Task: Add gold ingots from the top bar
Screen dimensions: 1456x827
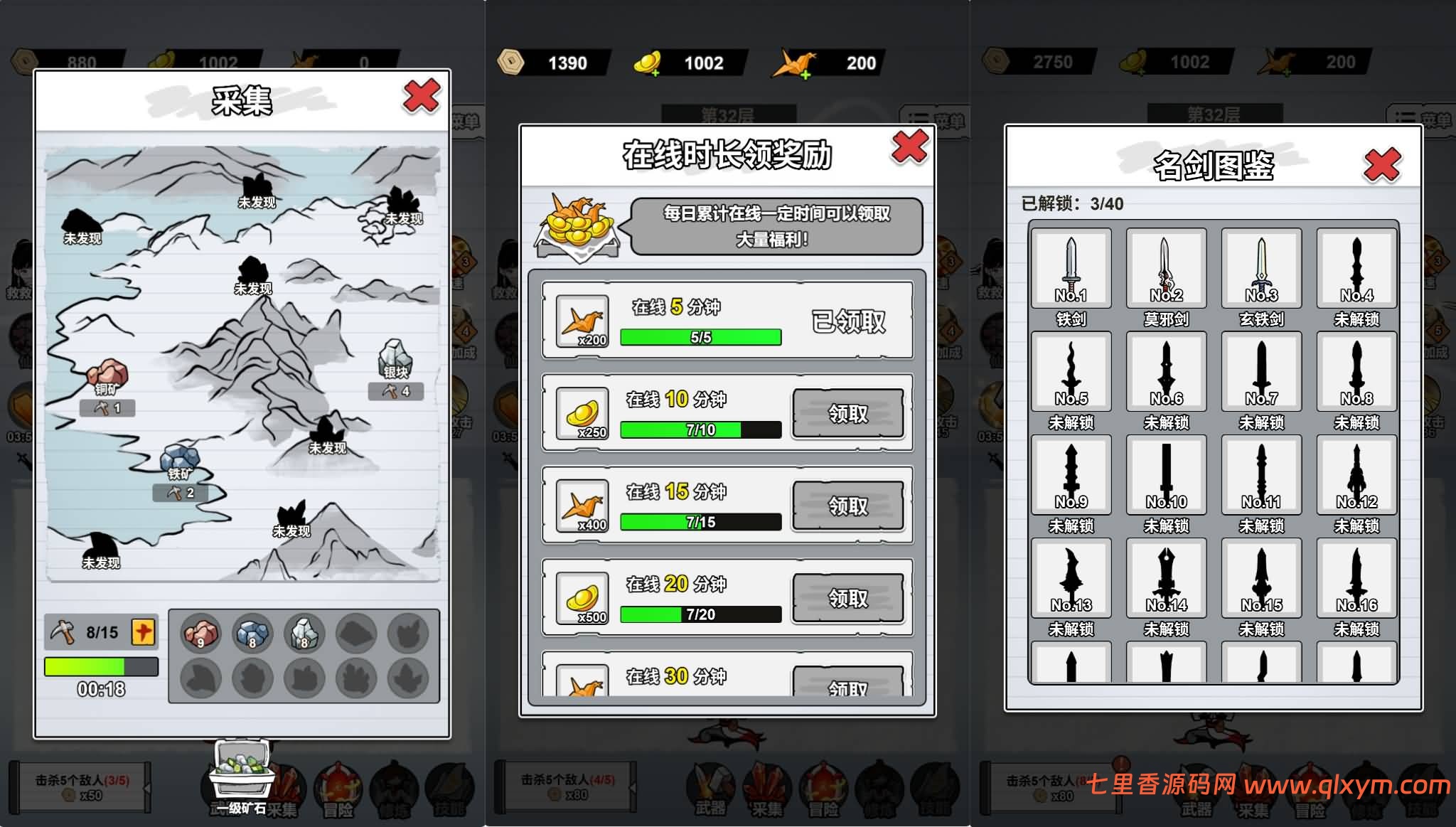Action: point(648,64)
